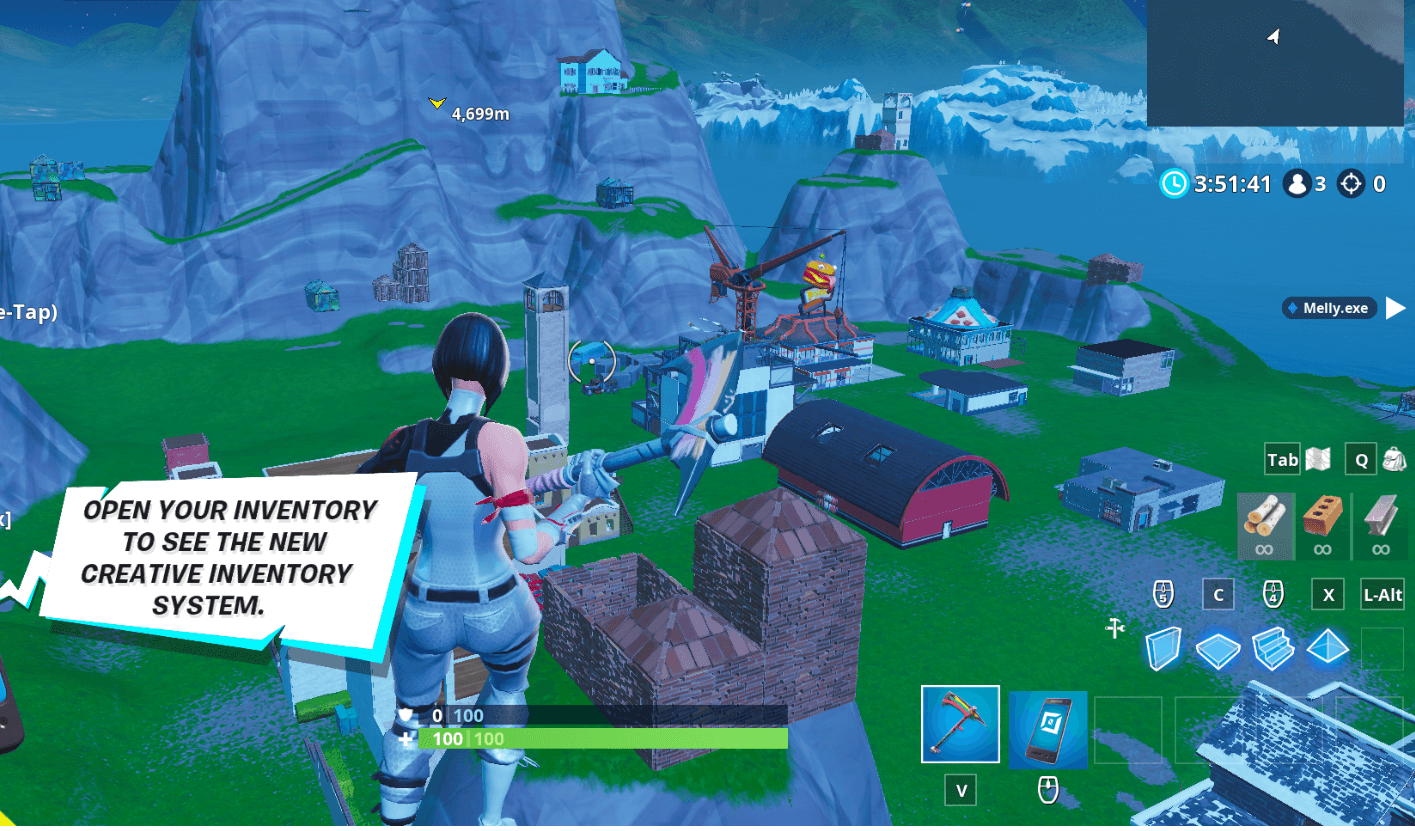This screenshot has height=831, width=1415.
Task: Click the C keybind badge
Action: coord(1218,594)
